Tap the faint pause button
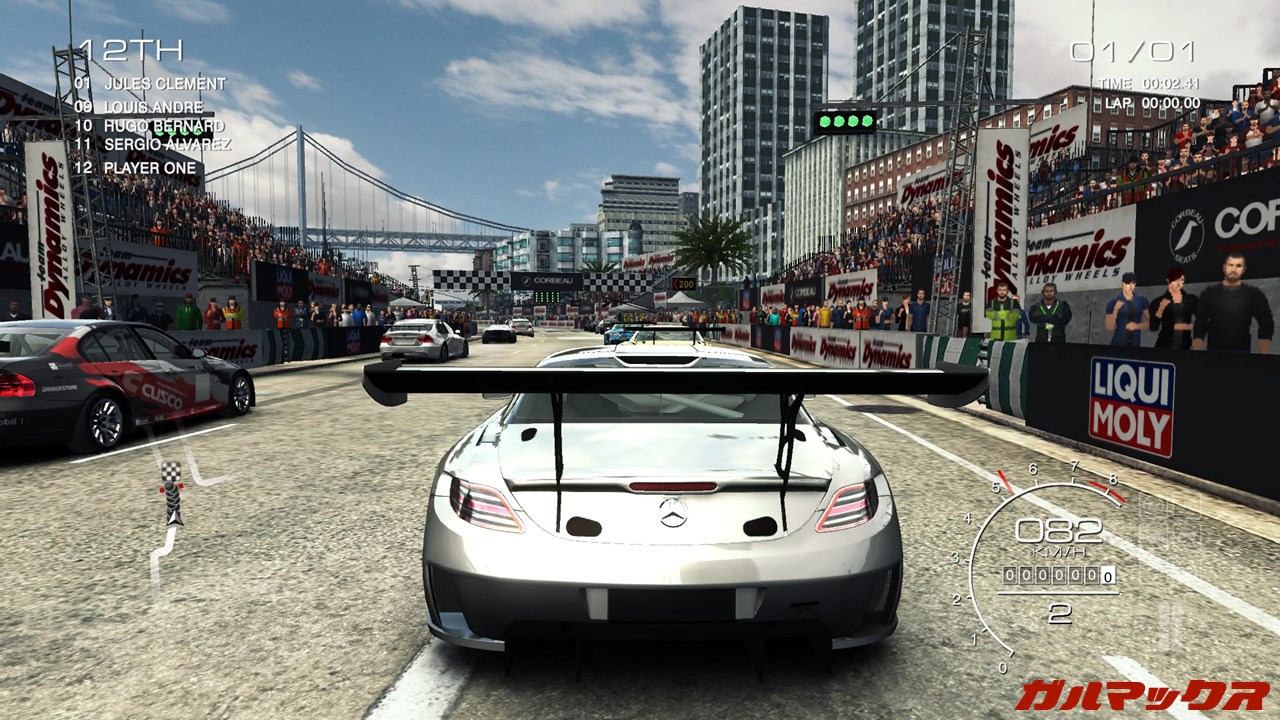The width and height of the screenshot is (1280, 720). 1168,626
